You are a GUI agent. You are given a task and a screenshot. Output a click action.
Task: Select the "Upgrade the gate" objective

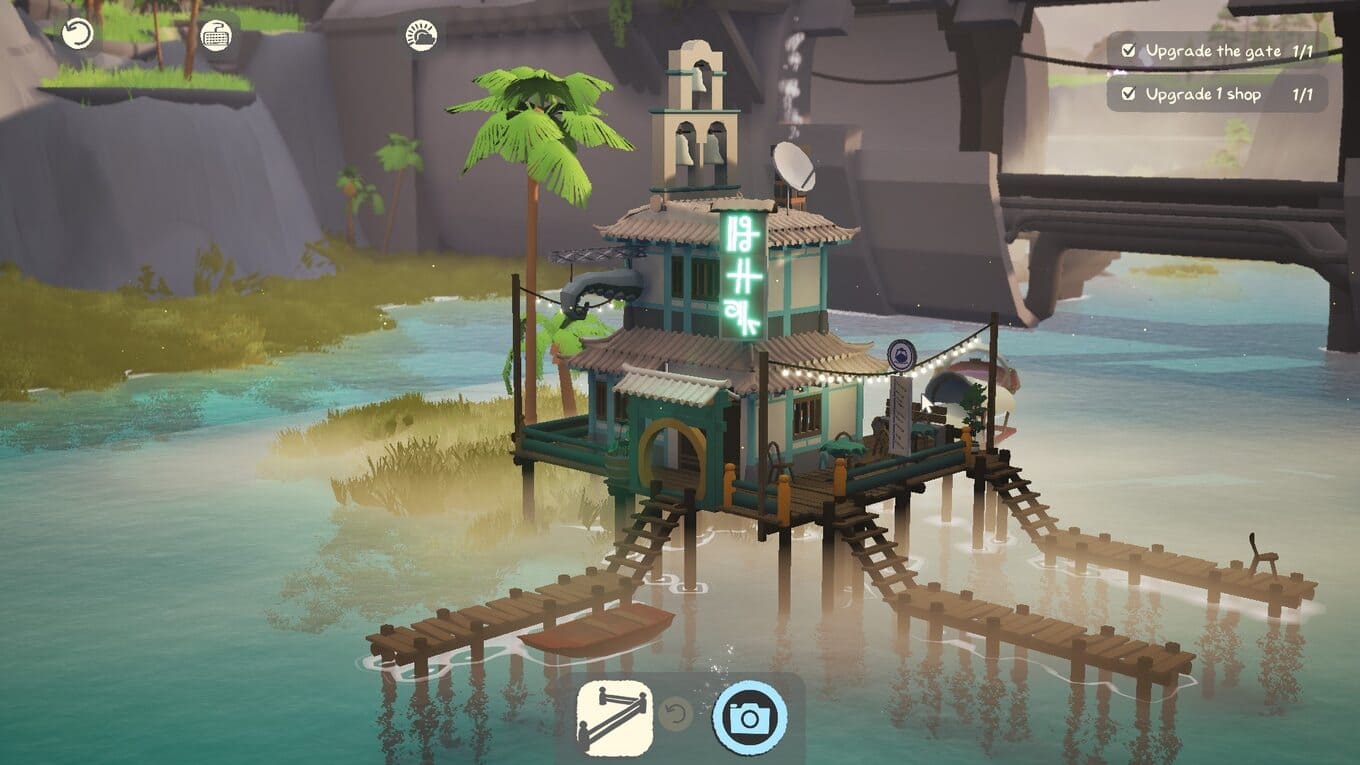point(1216,50)
